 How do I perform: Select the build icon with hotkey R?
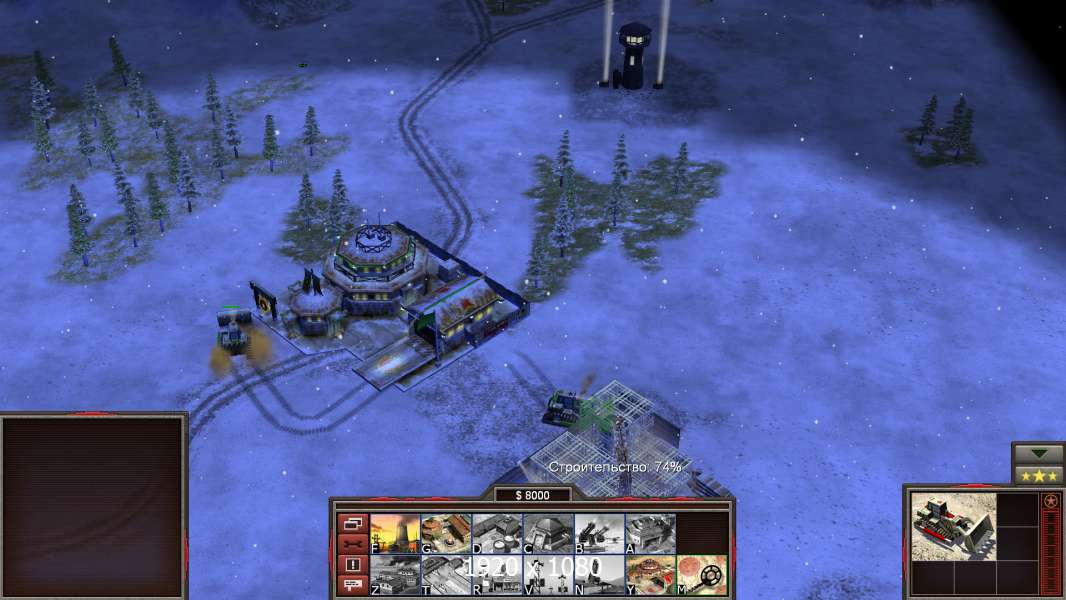click(x=497, y=575)
